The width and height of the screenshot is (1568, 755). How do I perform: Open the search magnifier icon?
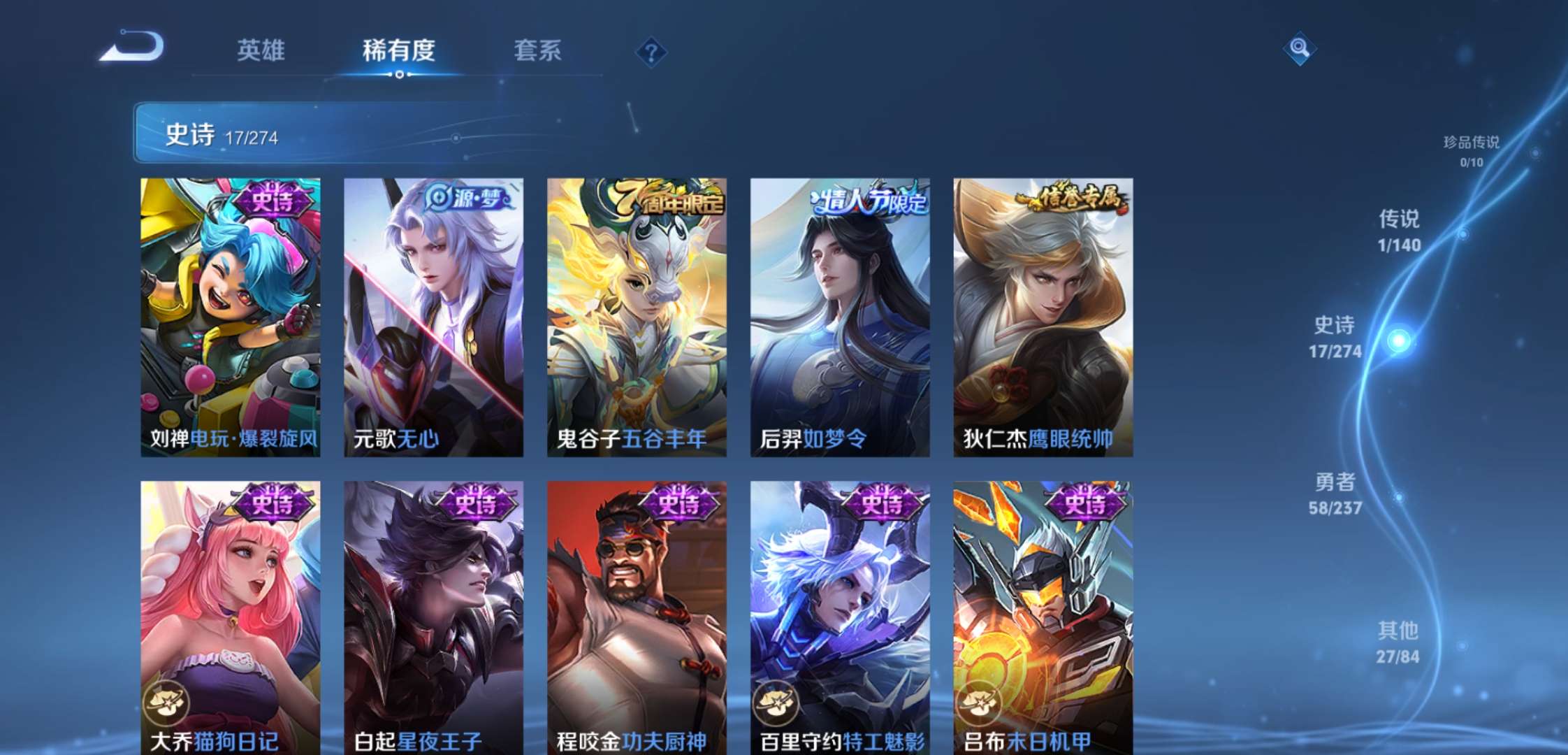point(1300,49)
